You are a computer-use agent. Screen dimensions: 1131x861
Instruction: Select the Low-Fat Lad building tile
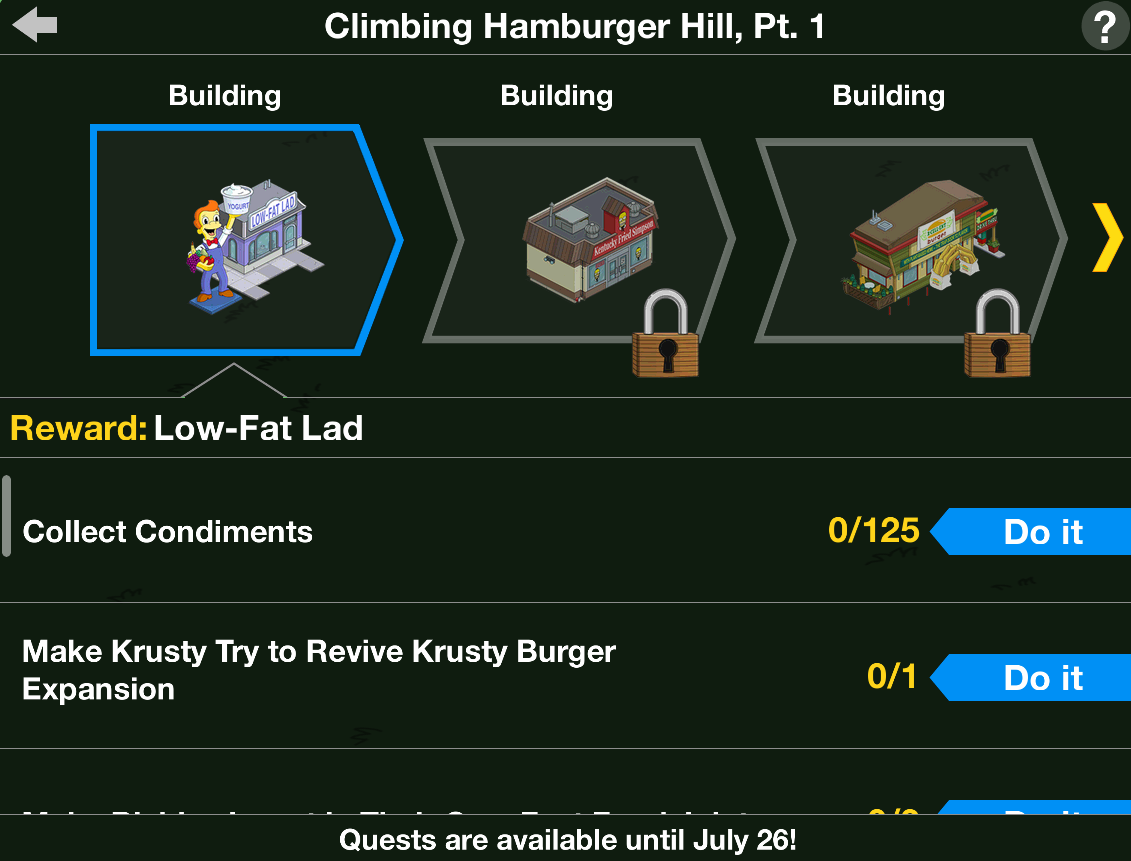coord(240,240)
